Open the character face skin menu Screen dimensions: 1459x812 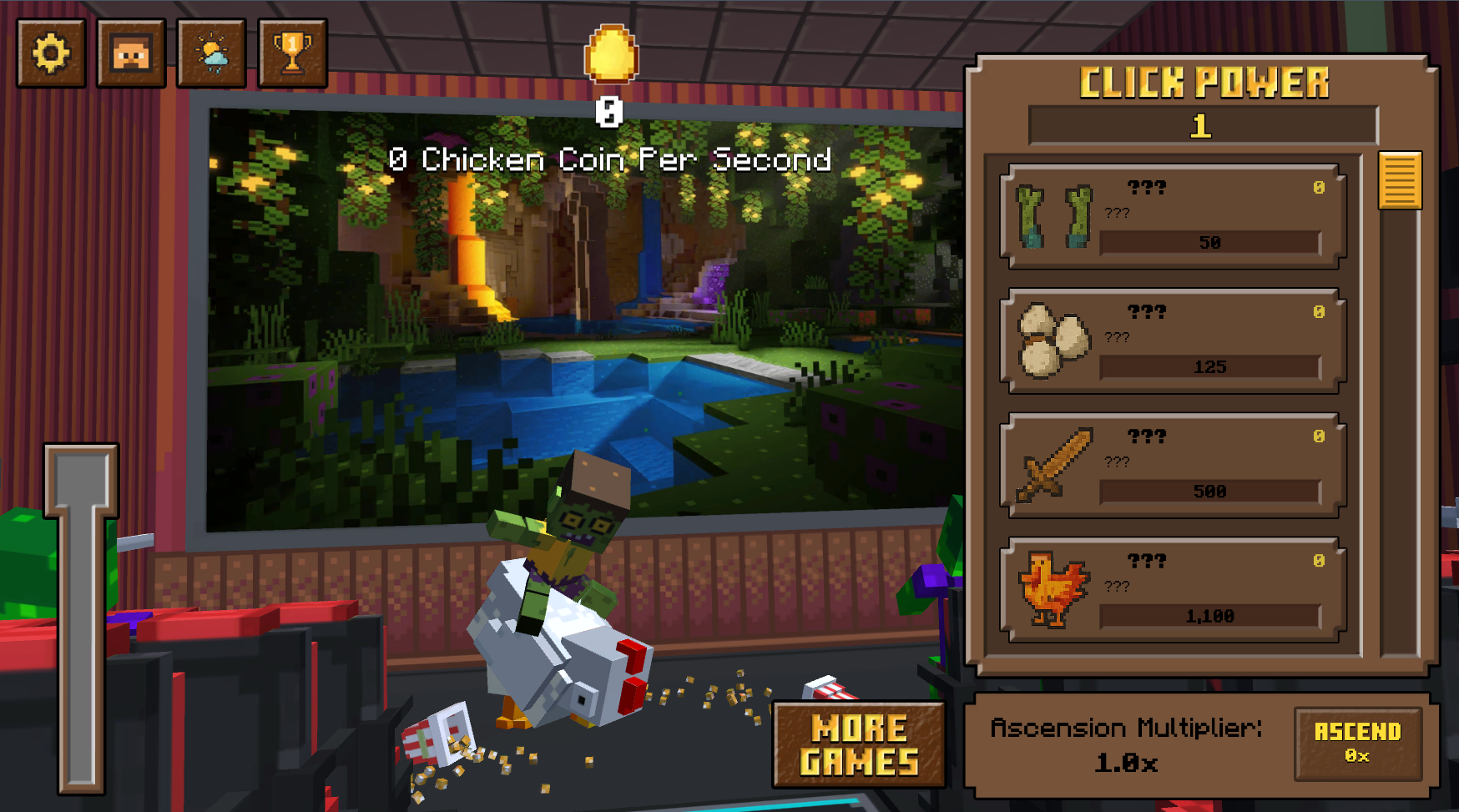coord(131,53)
